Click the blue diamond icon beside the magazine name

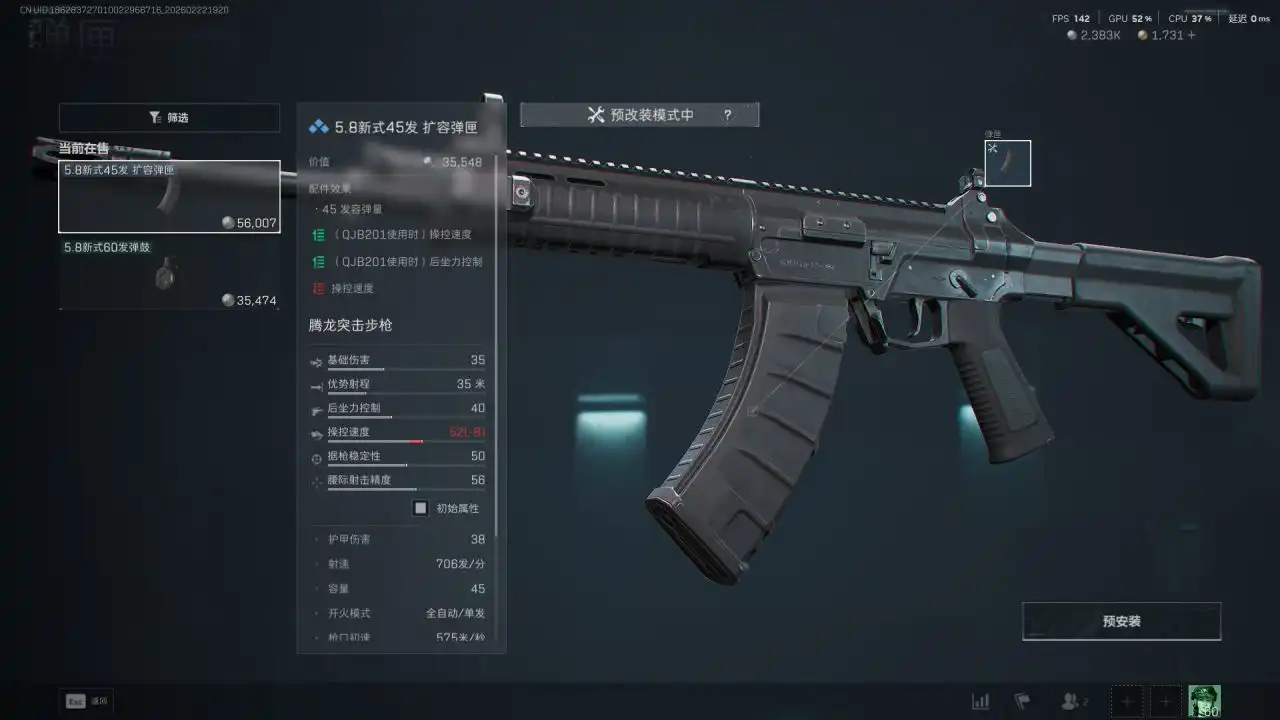[x=317, y=125]
